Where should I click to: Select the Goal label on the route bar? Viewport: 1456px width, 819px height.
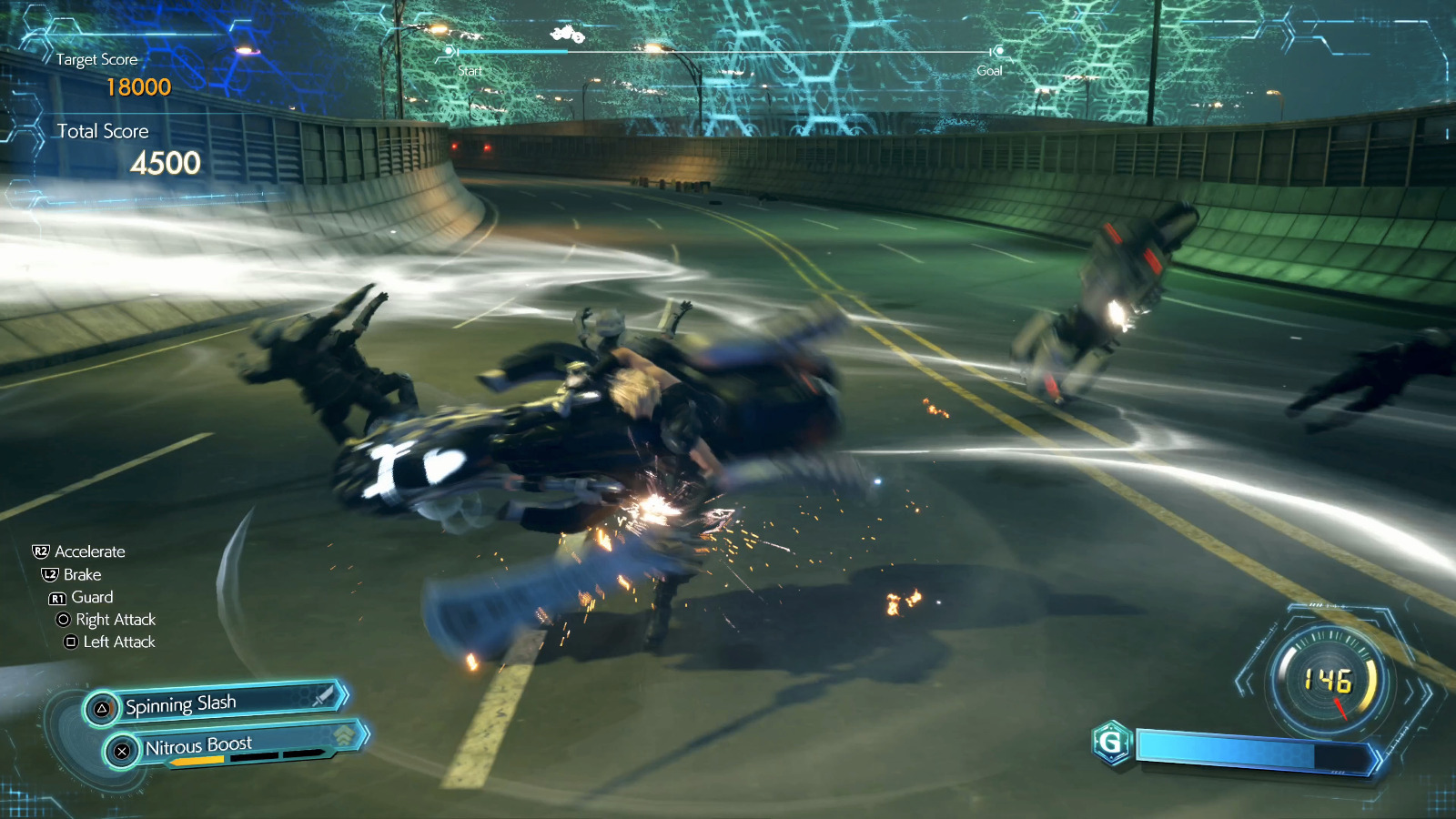pos(988,69)
